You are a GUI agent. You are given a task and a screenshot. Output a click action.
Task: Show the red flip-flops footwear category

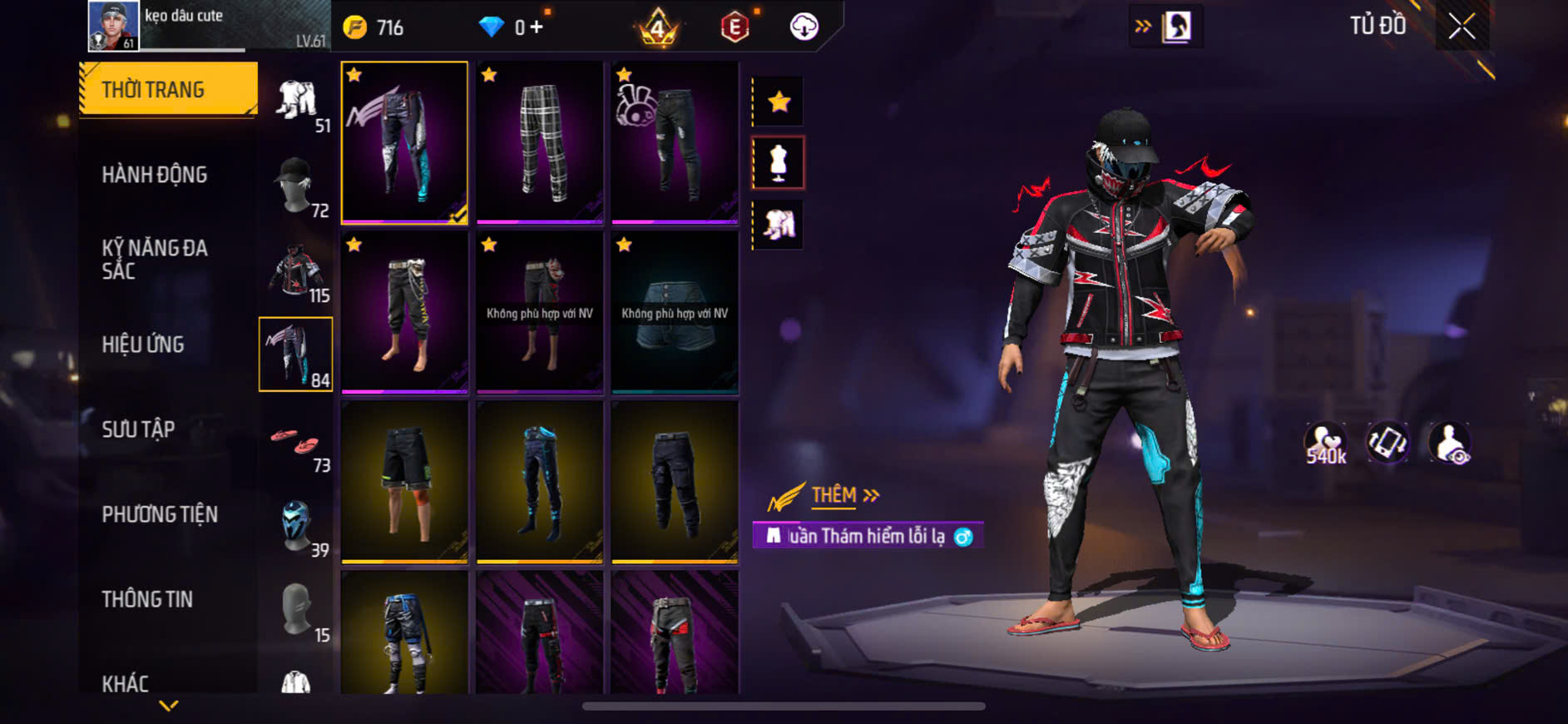click(x=297, y=443)
